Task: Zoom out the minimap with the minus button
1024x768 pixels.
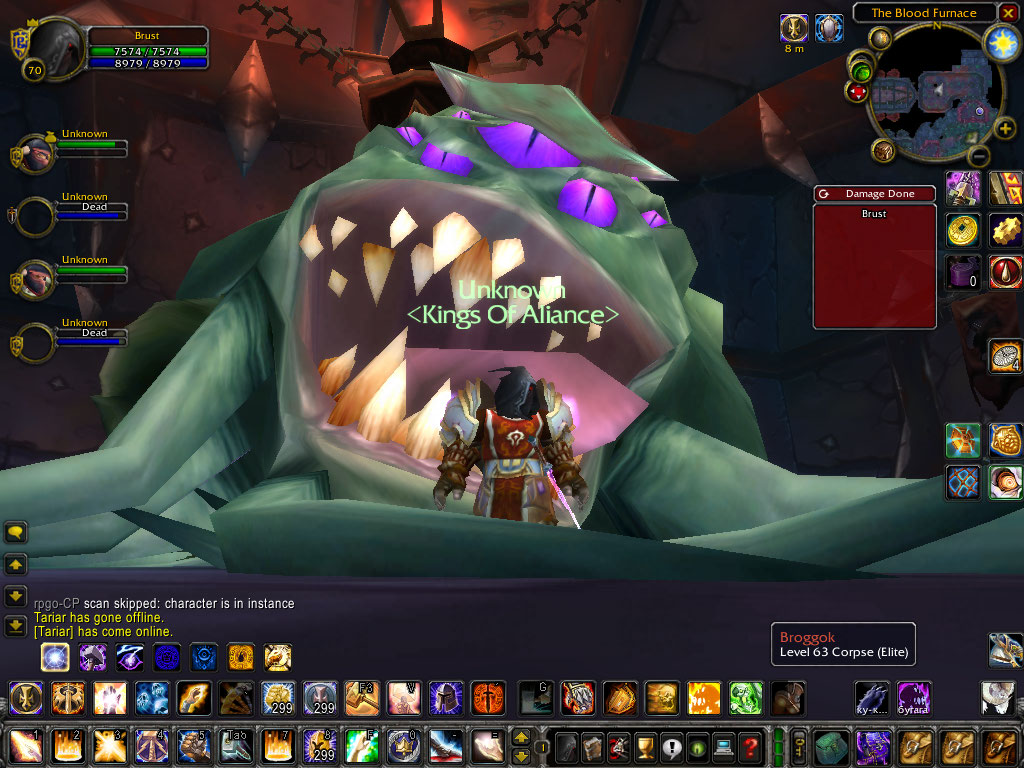Action: 980,155
